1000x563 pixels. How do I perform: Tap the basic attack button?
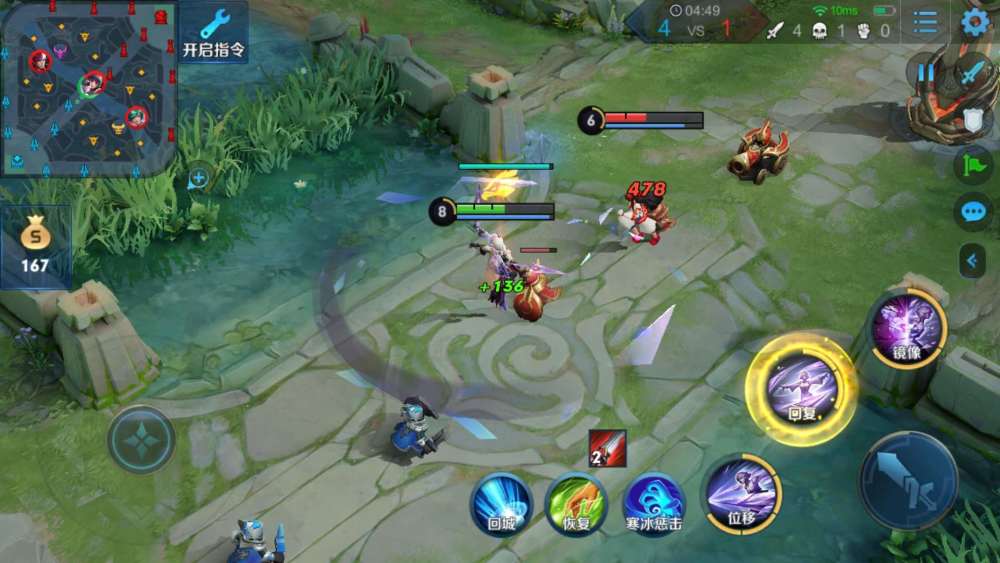point(908,481)
